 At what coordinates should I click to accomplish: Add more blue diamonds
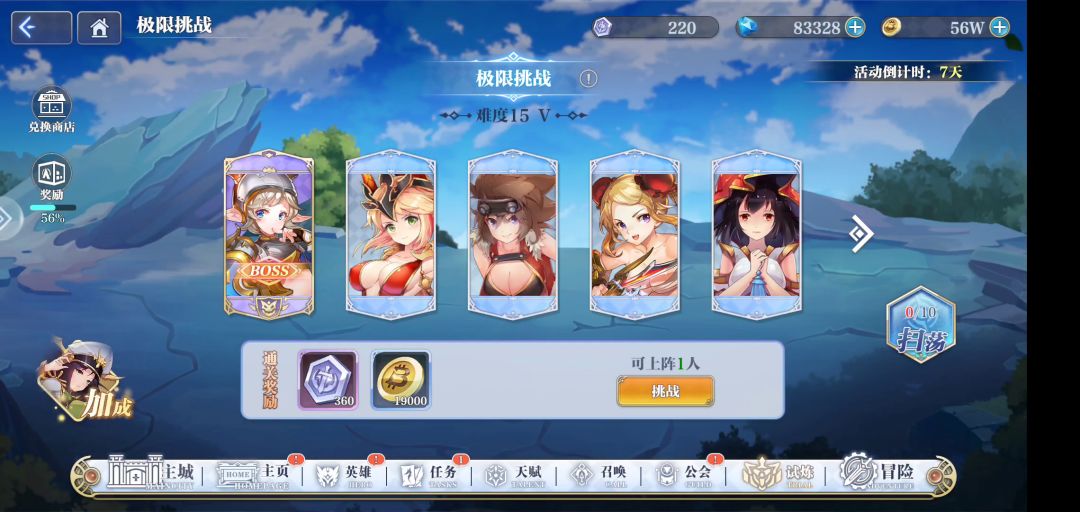click(x=855, y=27)
